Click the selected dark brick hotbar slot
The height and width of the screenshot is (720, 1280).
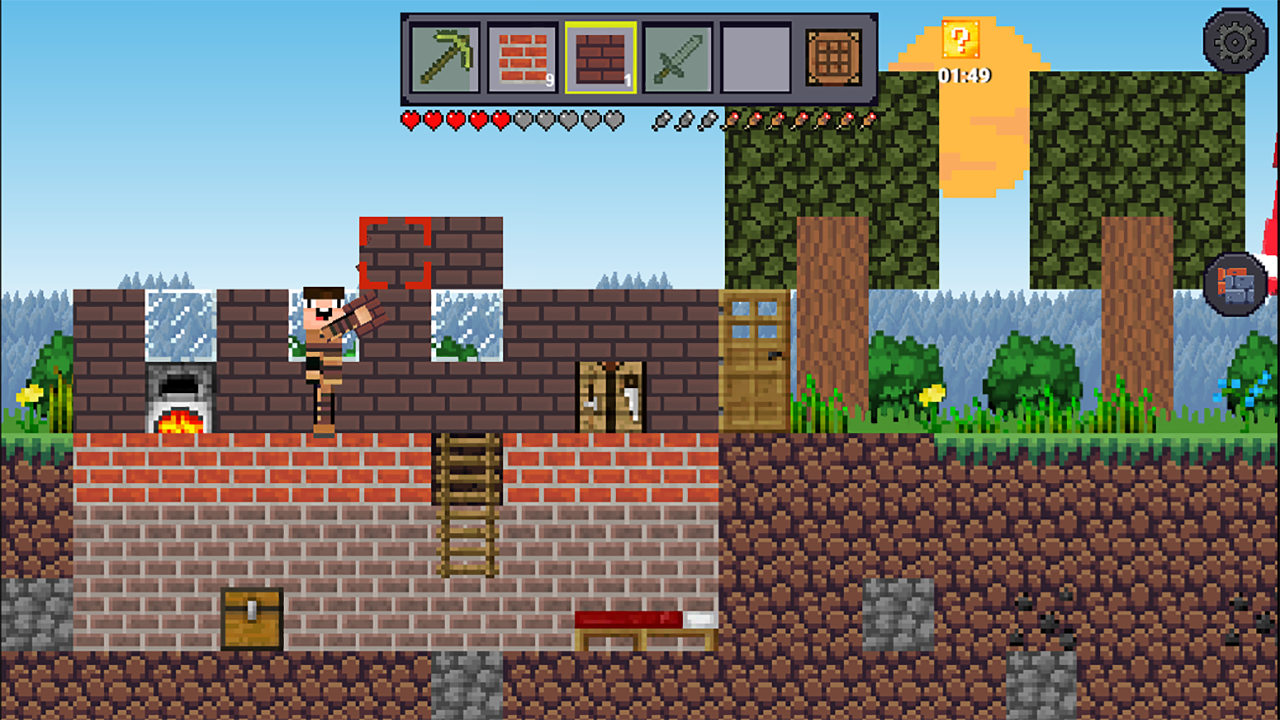point(599,58)
